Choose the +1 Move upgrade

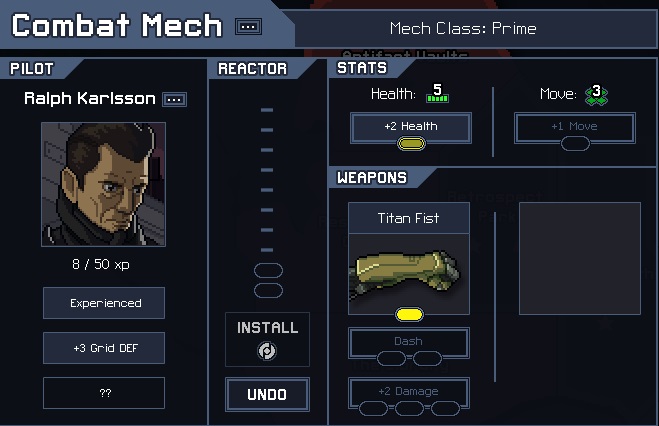574,128
